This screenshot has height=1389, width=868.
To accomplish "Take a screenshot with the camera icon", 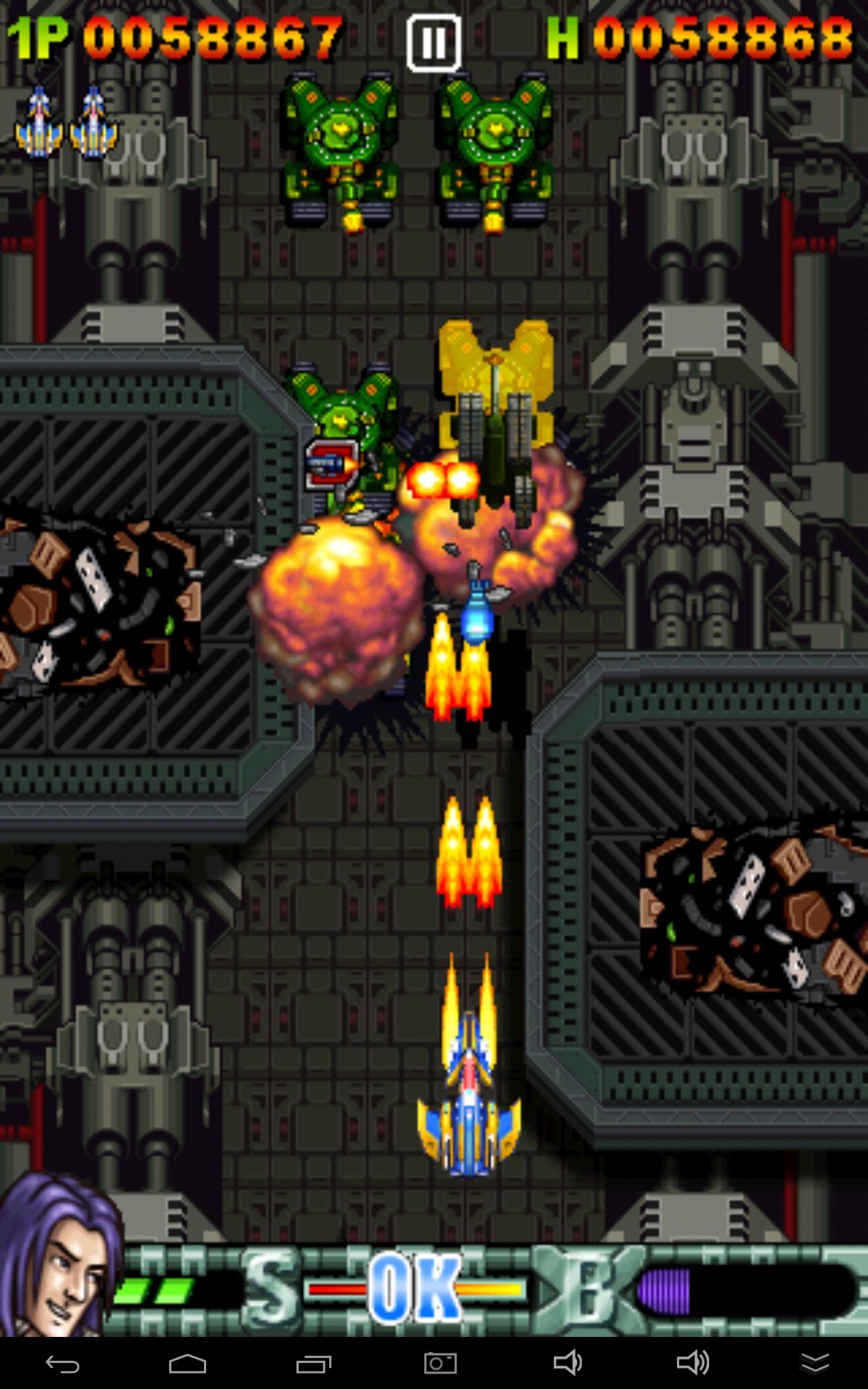I will [440, 1364].
